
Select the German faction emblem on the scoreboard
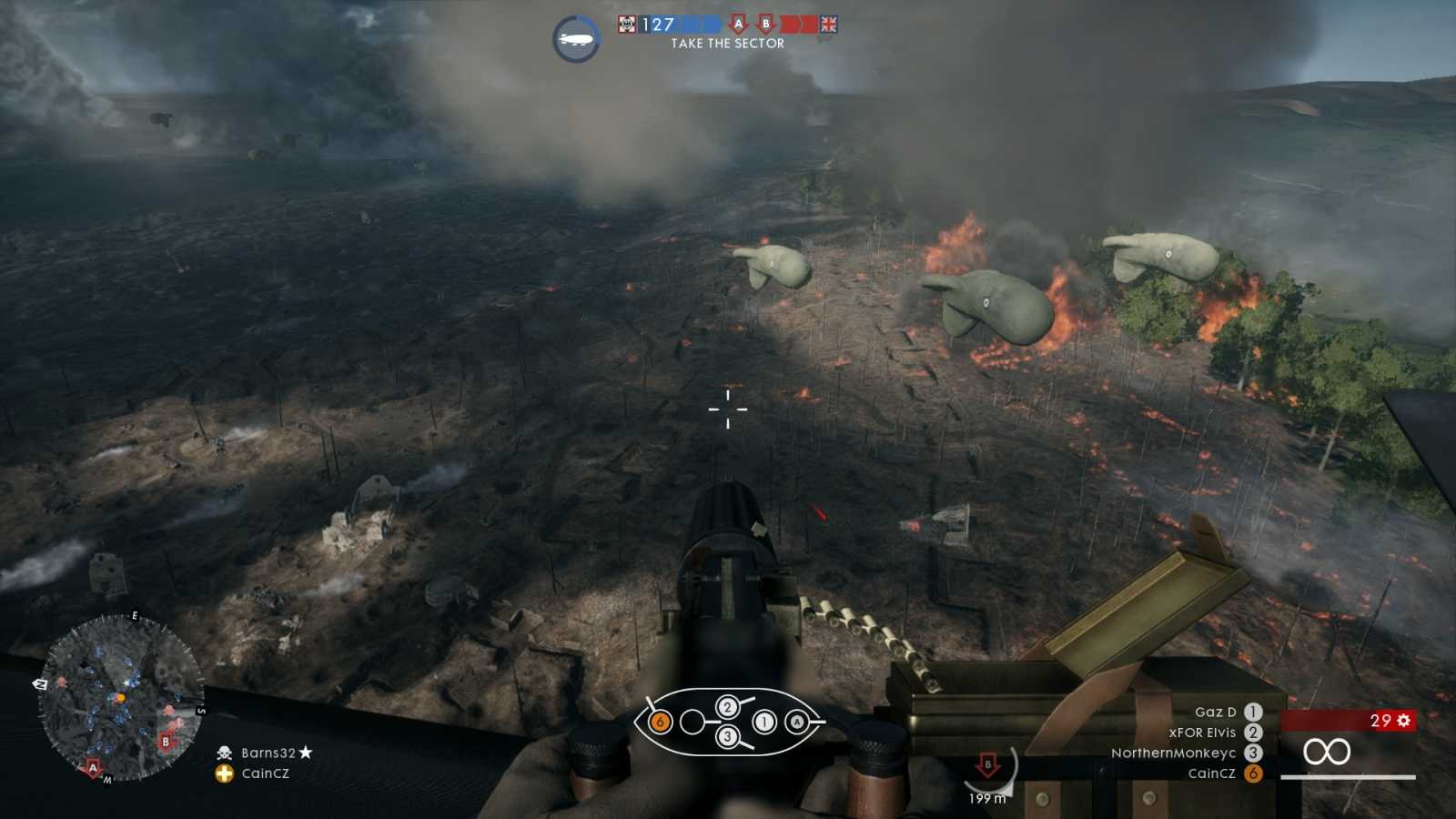(627, 23)
